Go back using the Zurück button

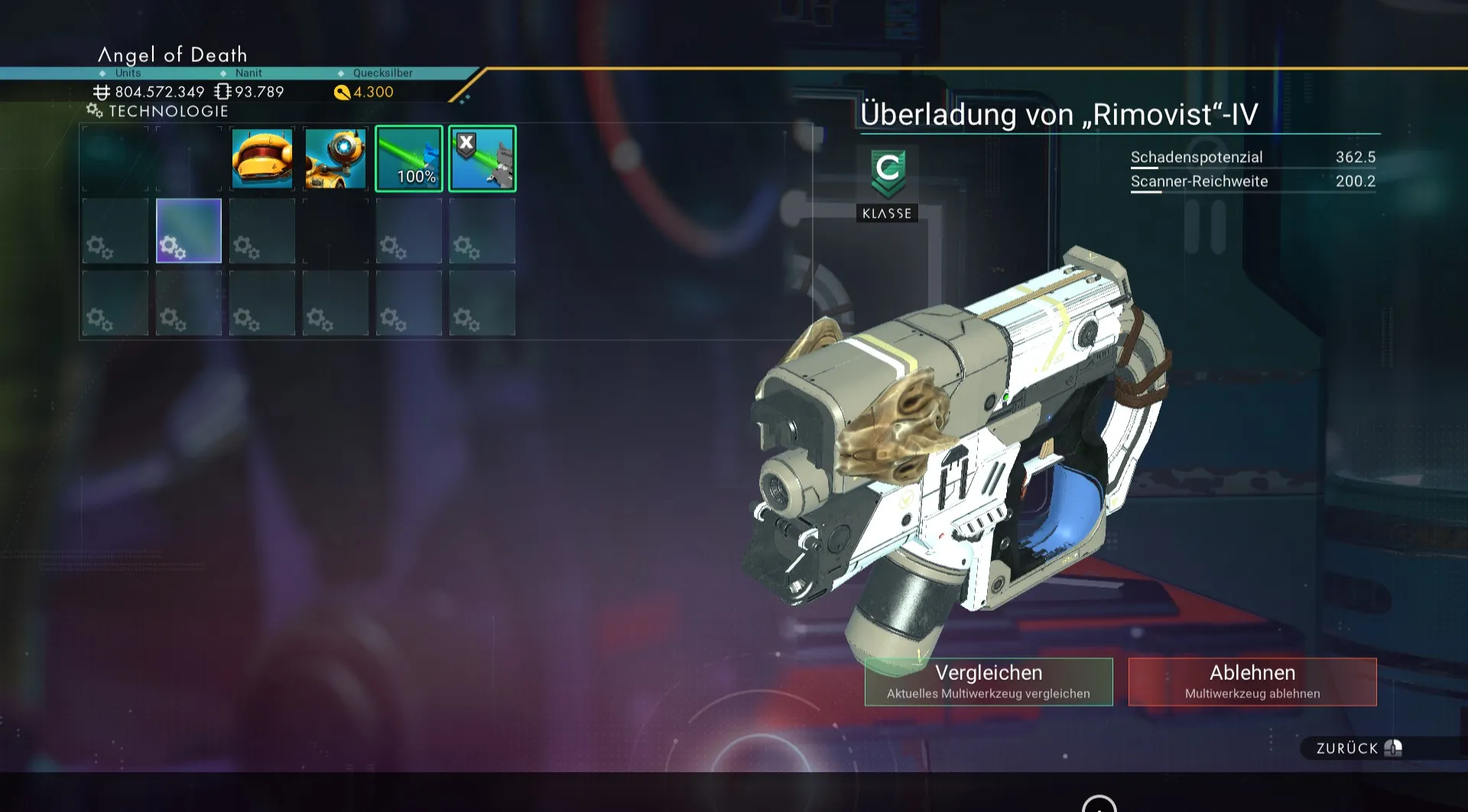1358,748
